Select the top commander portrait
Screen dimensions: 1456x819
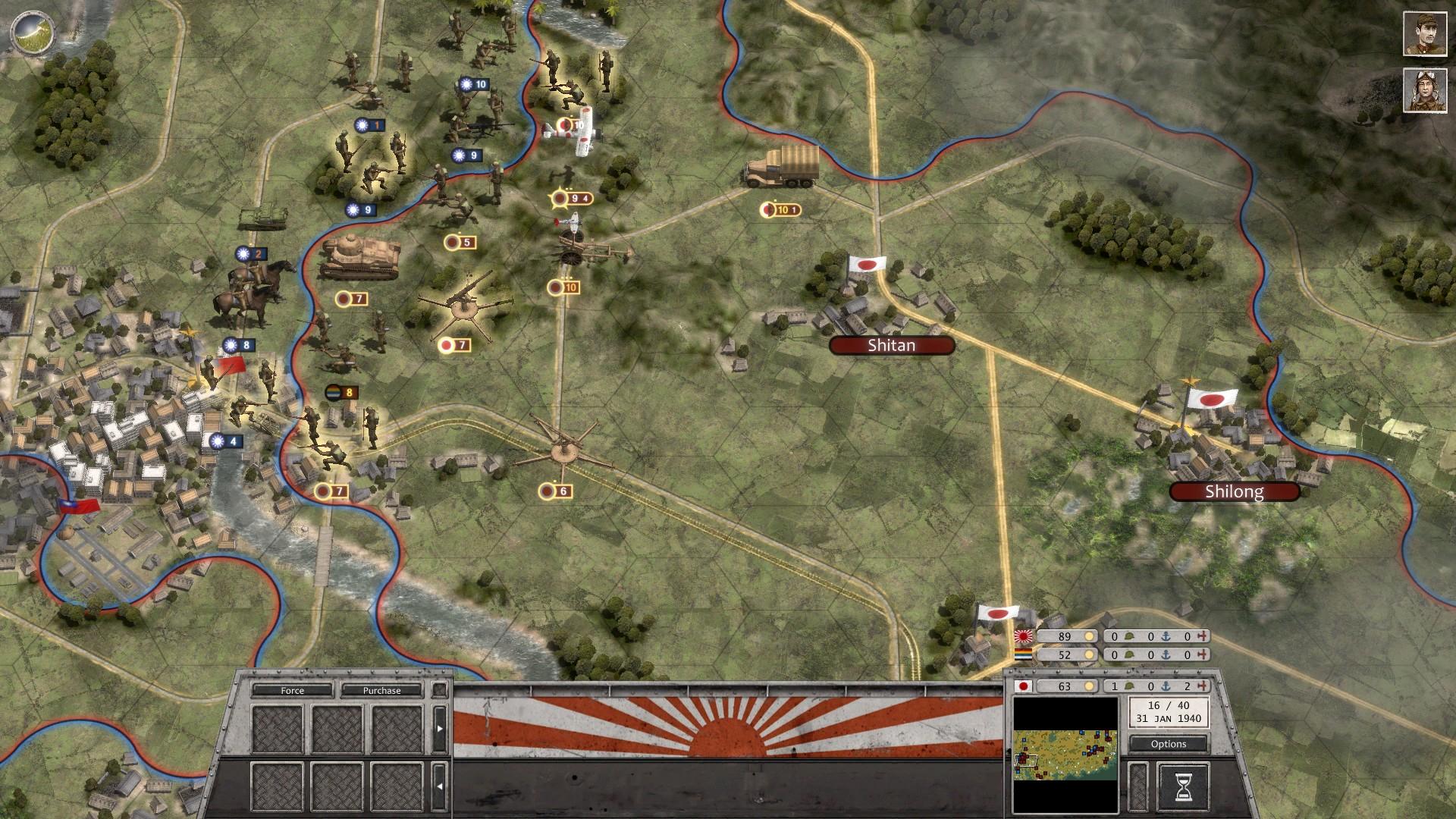1426,33
